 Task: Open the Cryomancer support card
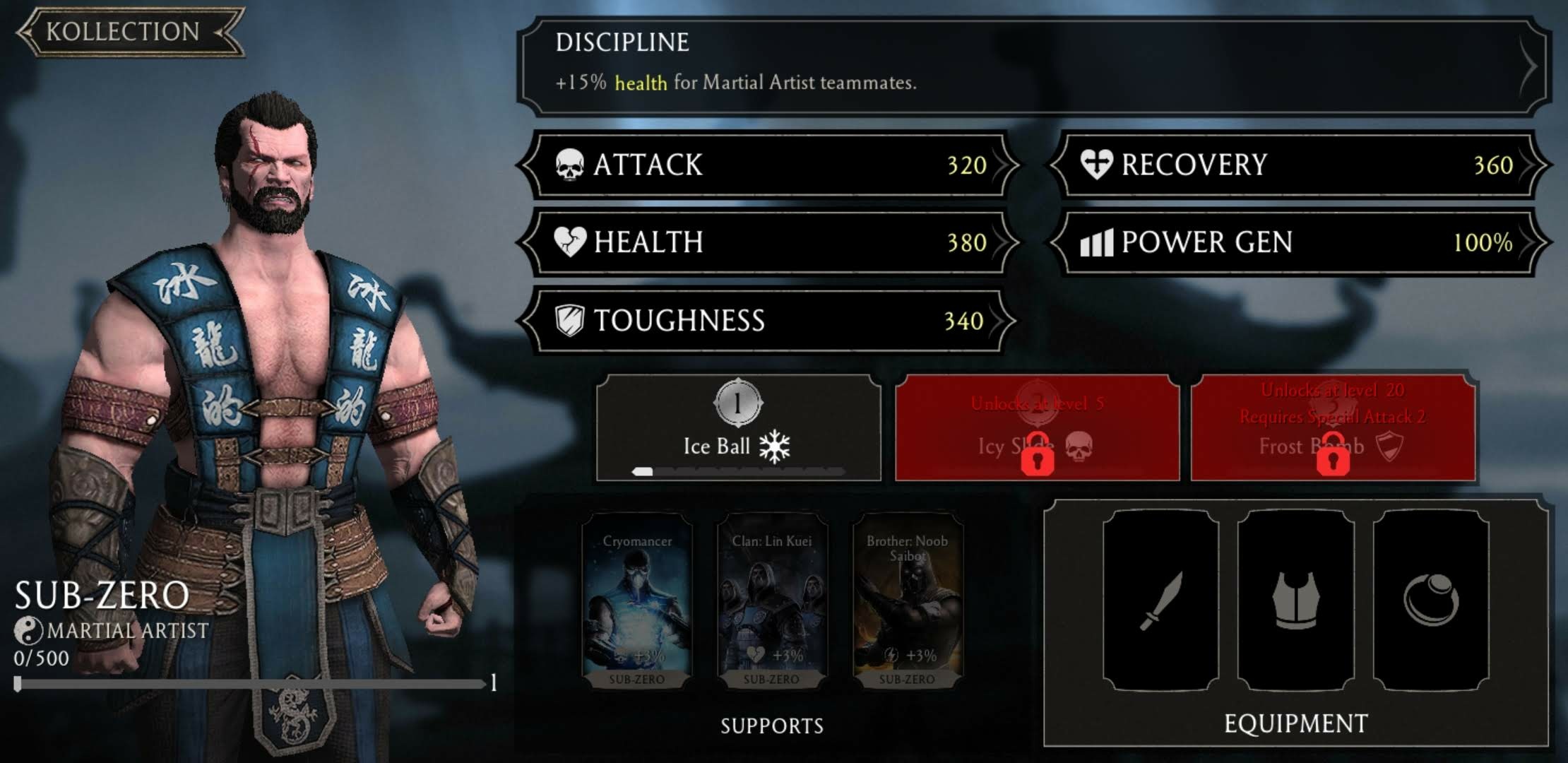click(636, 601)
